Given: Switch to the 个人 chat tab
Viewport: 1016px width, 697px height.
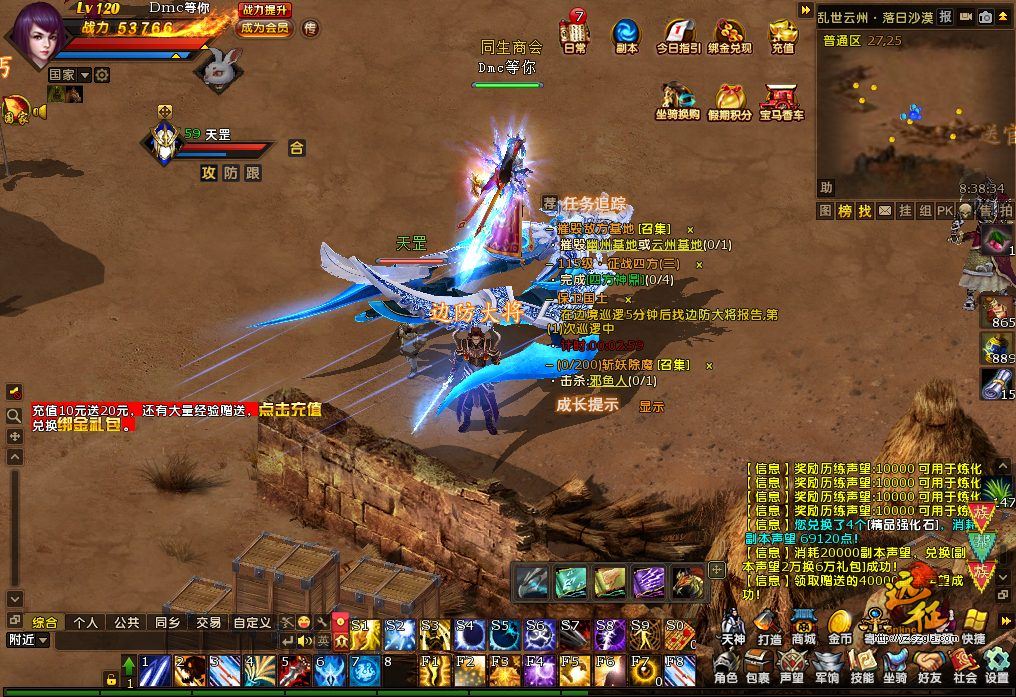Looking at the screenshot, I should point(85,622).
